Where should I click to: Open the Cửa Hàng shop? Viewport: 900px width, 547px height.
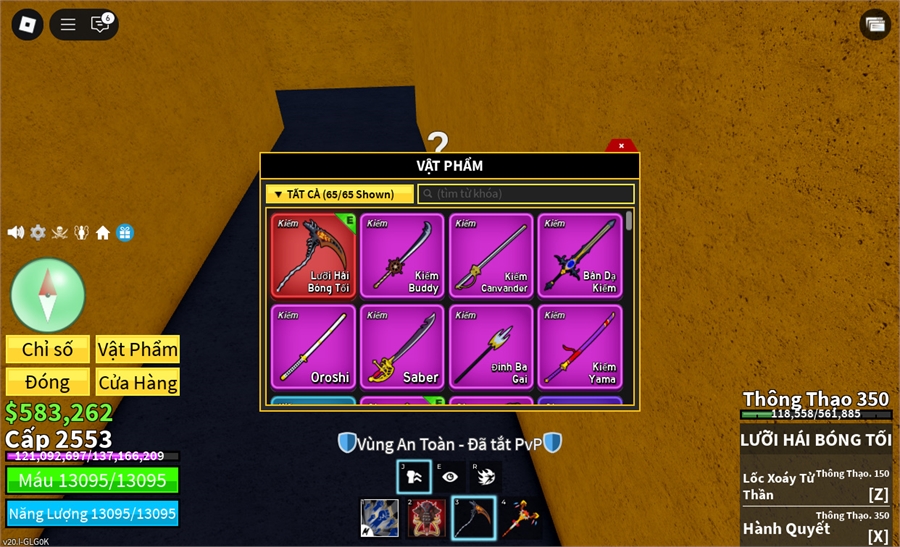(138, 382)
